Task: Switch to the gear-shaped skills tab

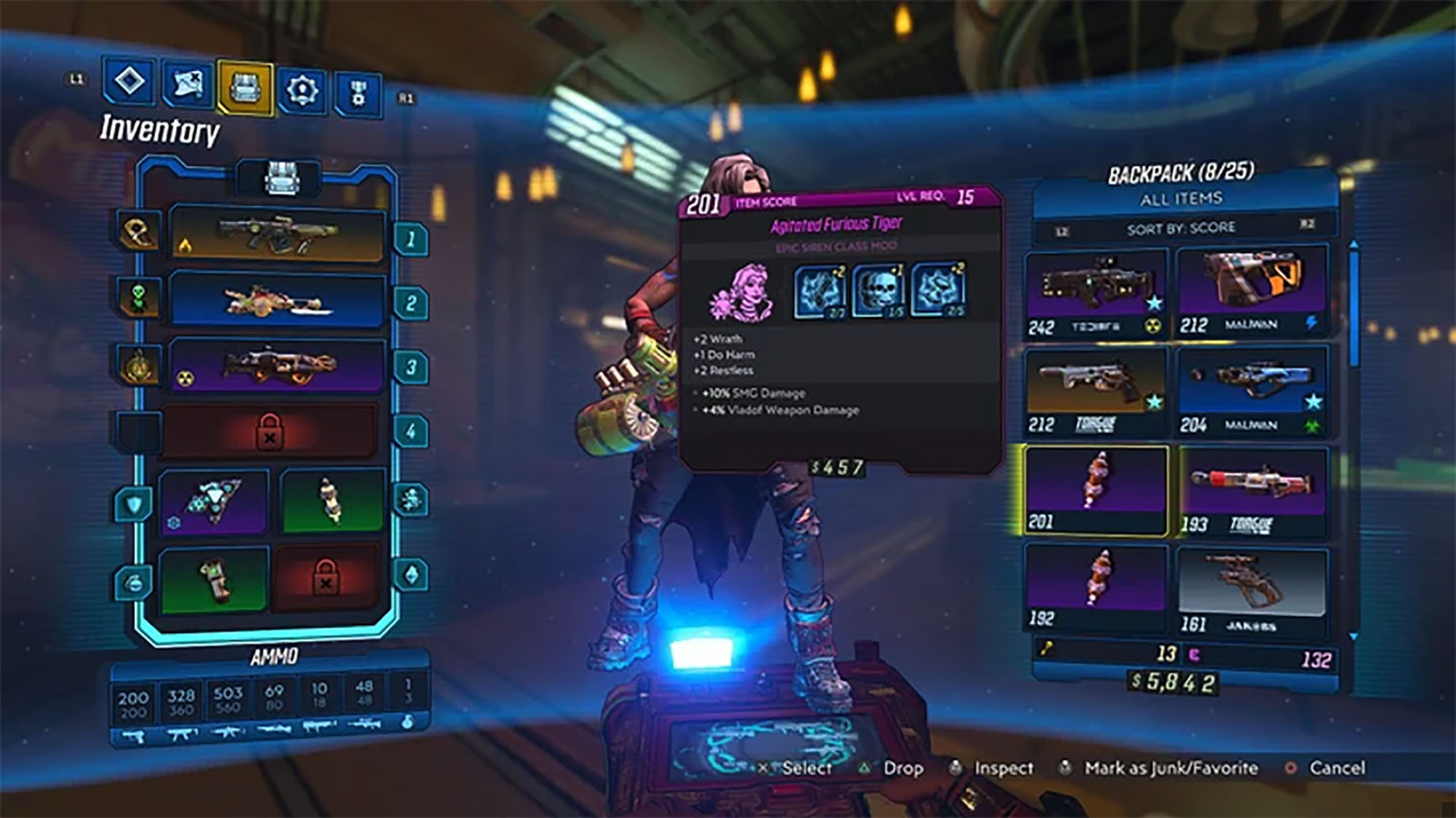Action: [x=301, y=91]
